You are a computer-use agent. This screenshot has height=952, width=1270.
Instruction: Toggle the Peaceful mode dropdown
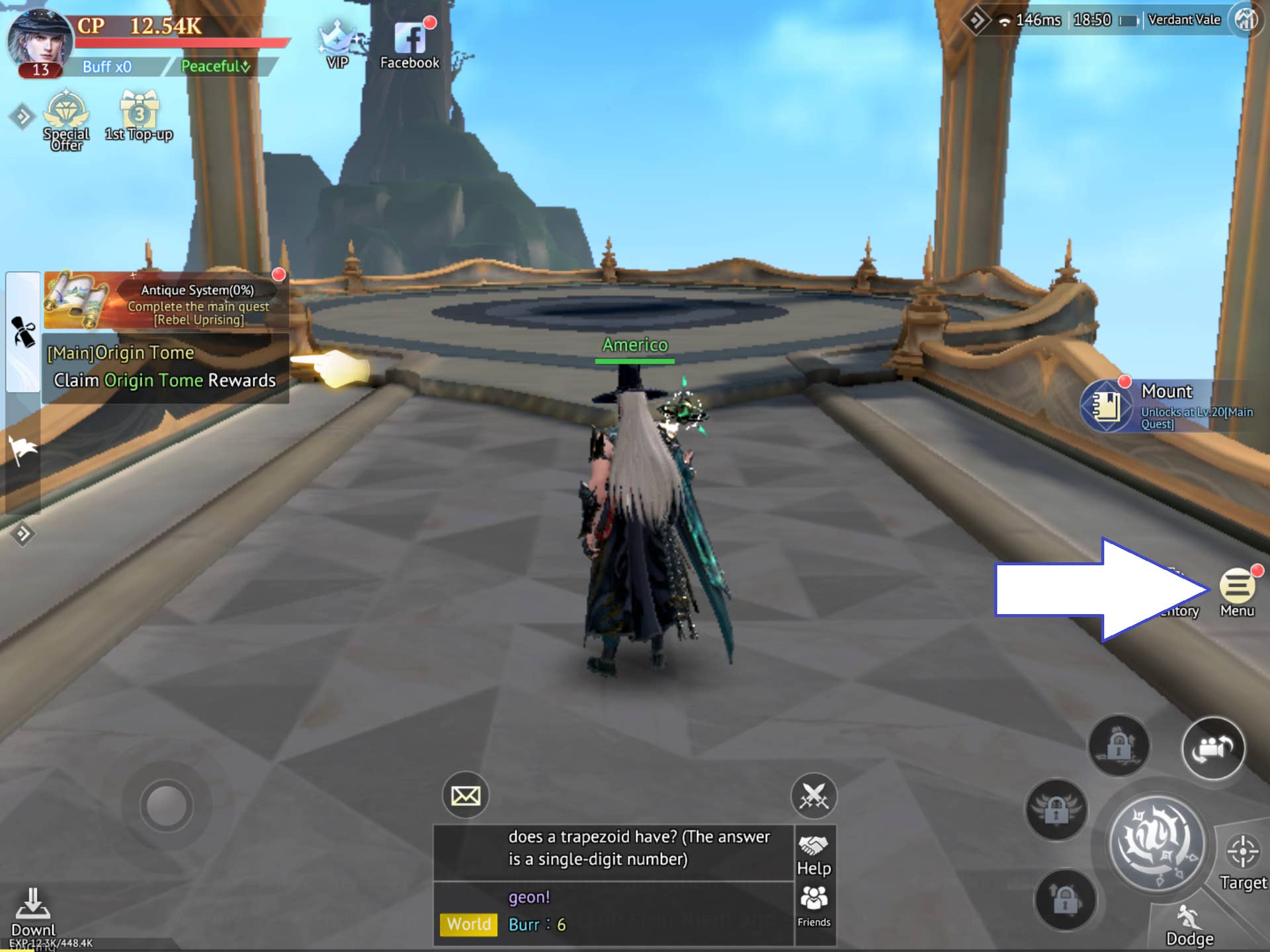tap(216, 66)
